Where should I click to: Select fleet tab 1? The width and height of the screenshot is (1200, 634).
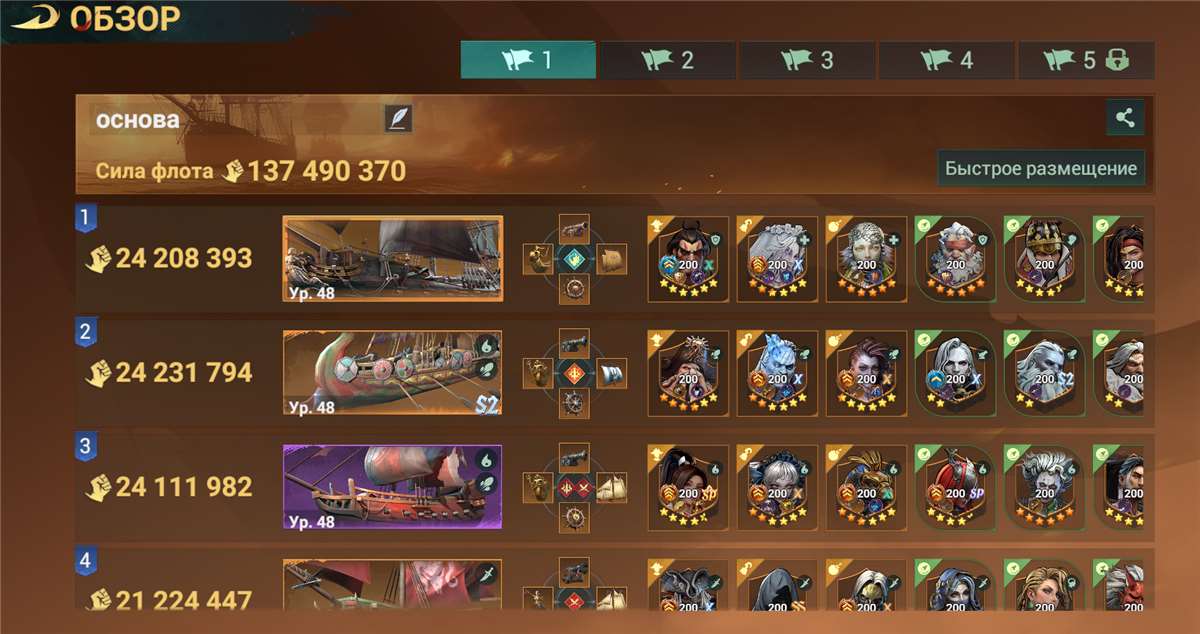click(x=528, y=60)
